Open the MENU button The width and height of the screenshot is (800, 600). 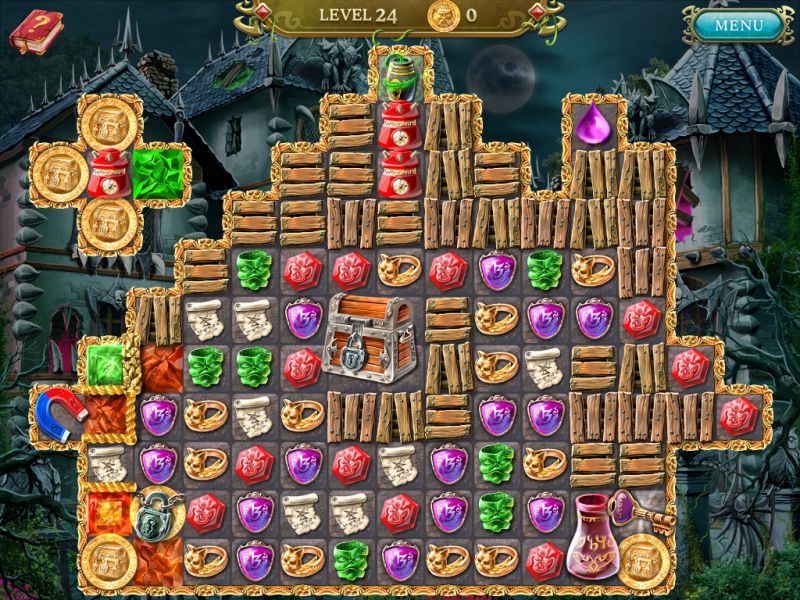(739, 25)
